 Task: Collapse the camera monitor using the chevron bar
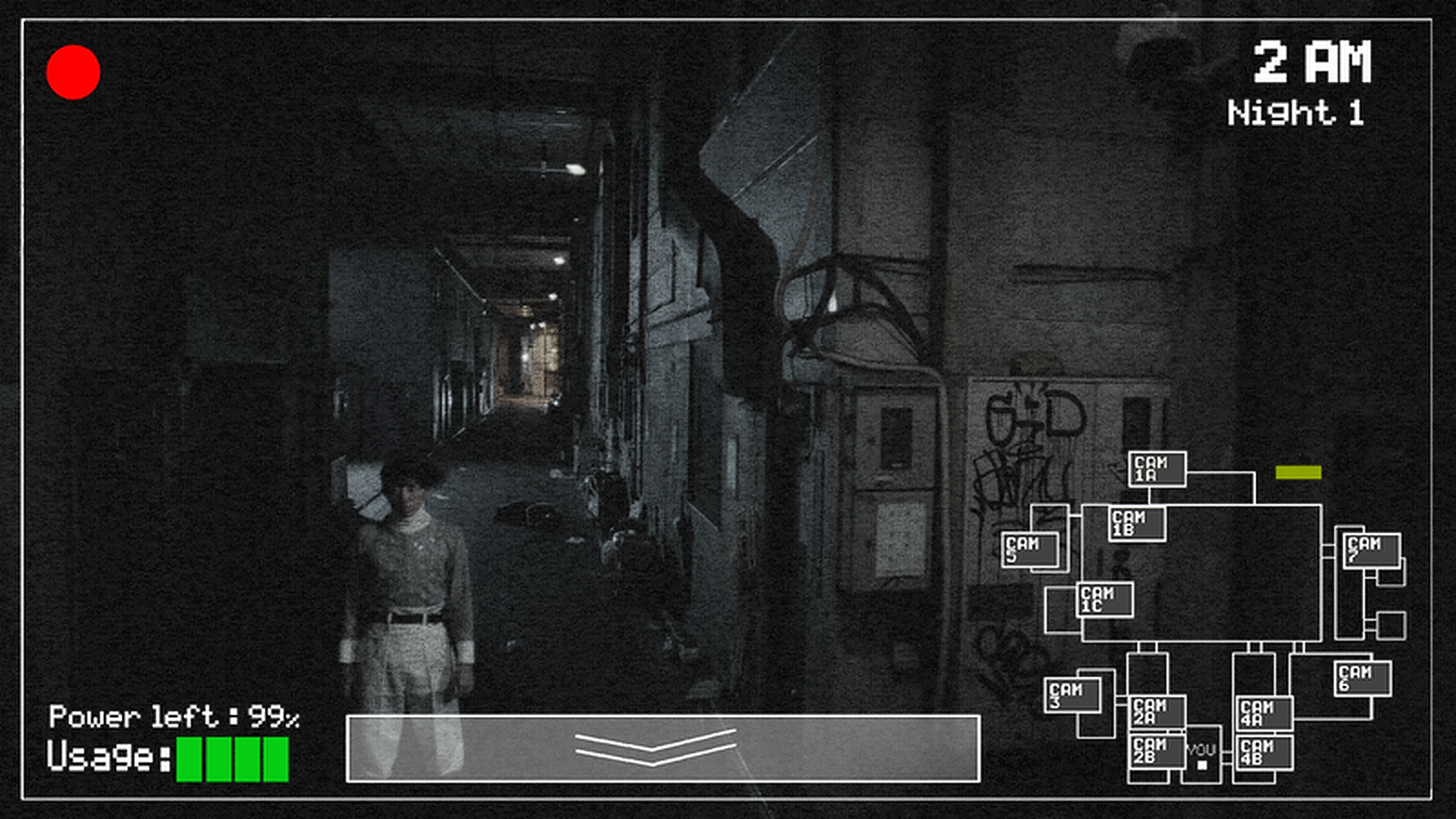[654, 746]
